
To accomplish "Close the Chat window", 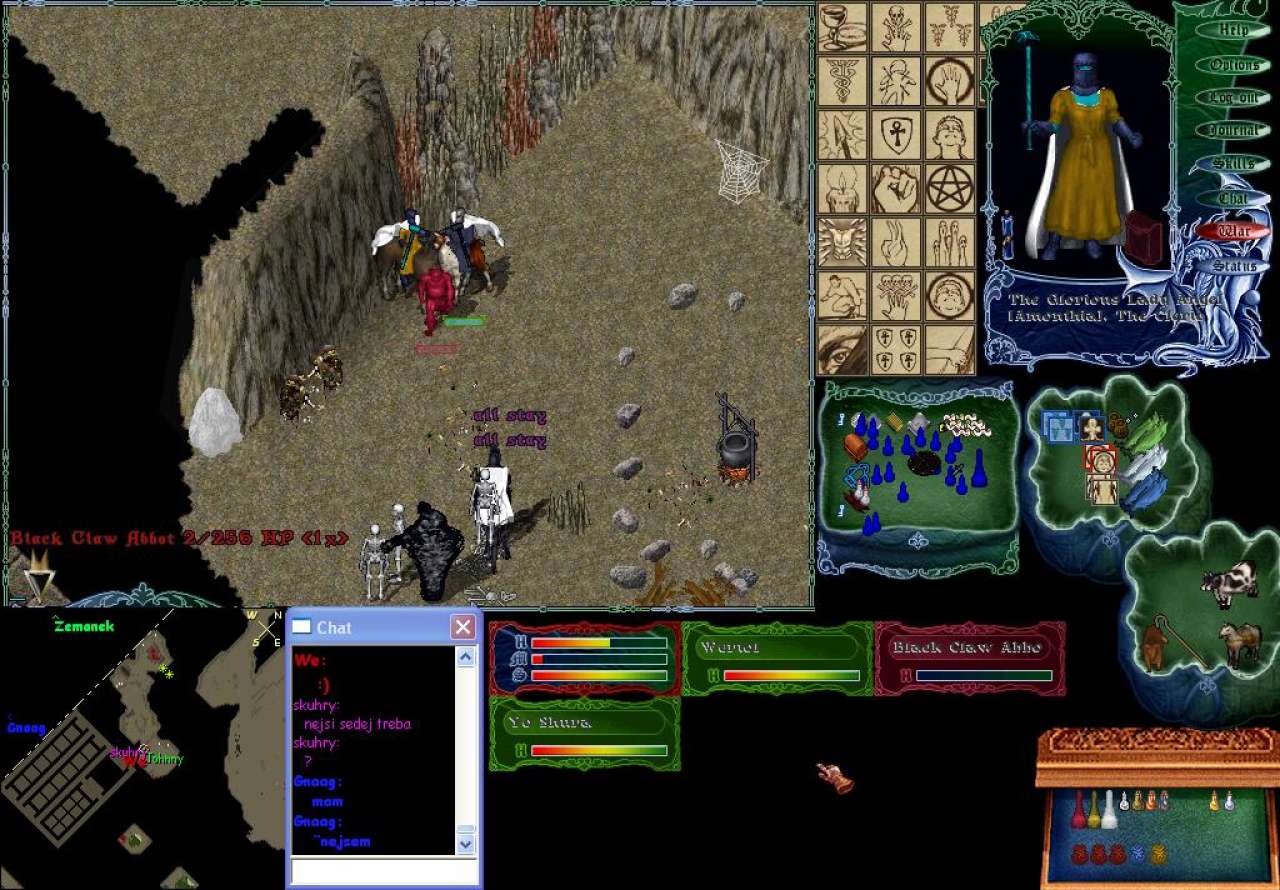I will pos(462,627).
